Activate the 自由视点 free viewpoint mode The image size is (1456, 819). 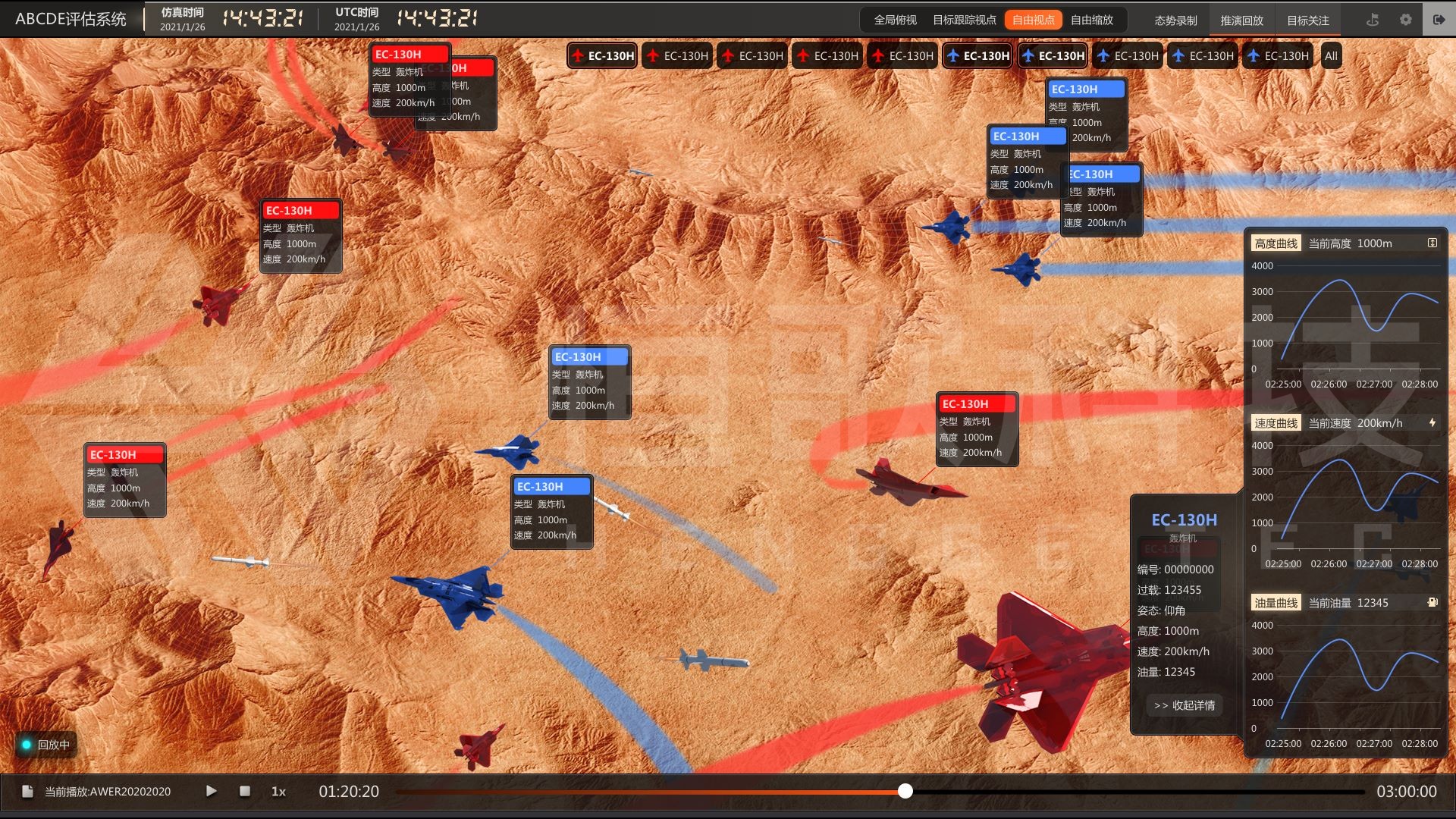click(1033, 20)
